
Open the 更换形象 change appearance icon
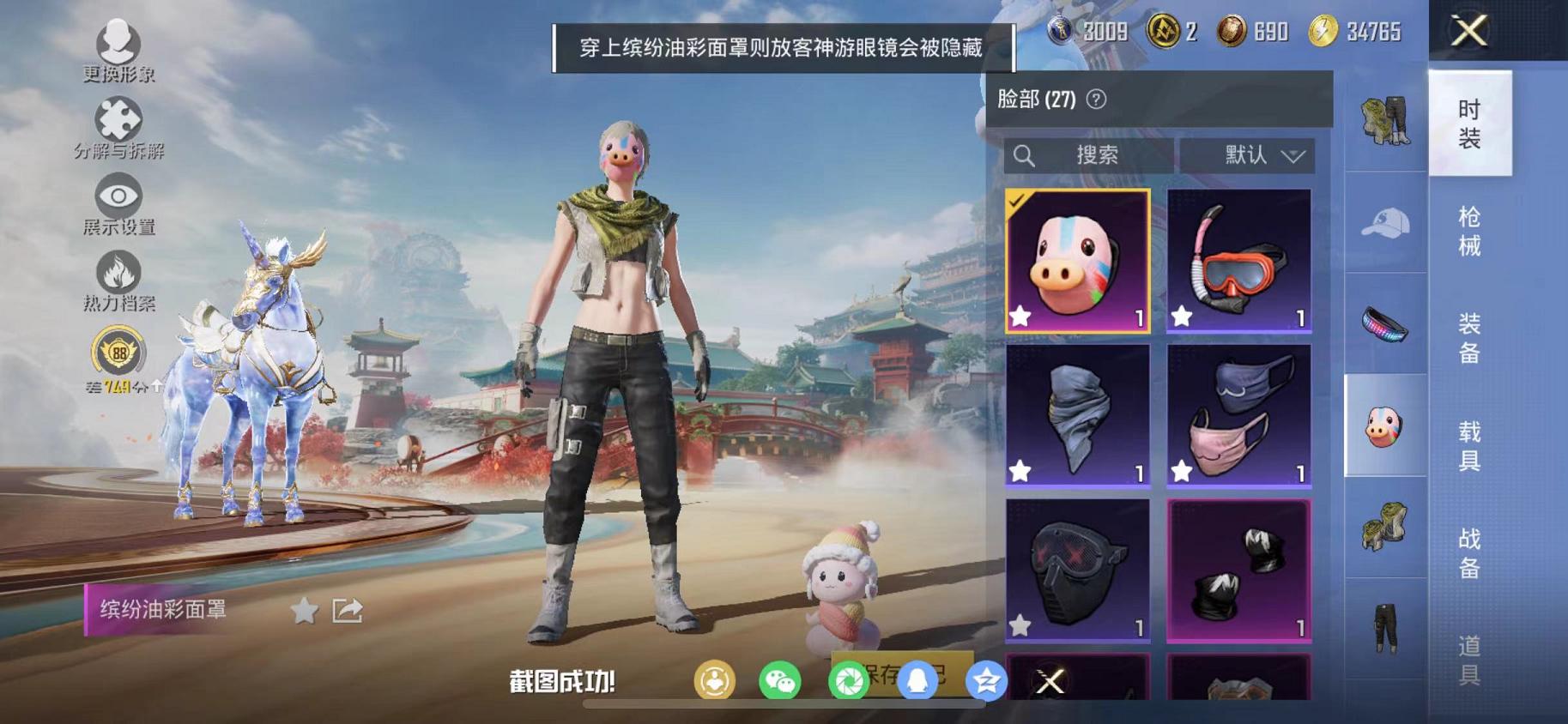(120, 41)
